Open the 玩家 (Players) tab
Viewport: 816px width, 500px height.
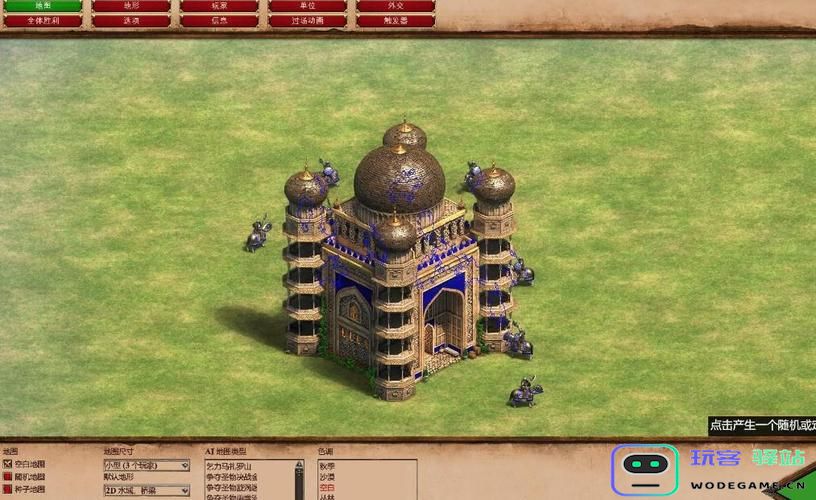click(x=219, y=6)
